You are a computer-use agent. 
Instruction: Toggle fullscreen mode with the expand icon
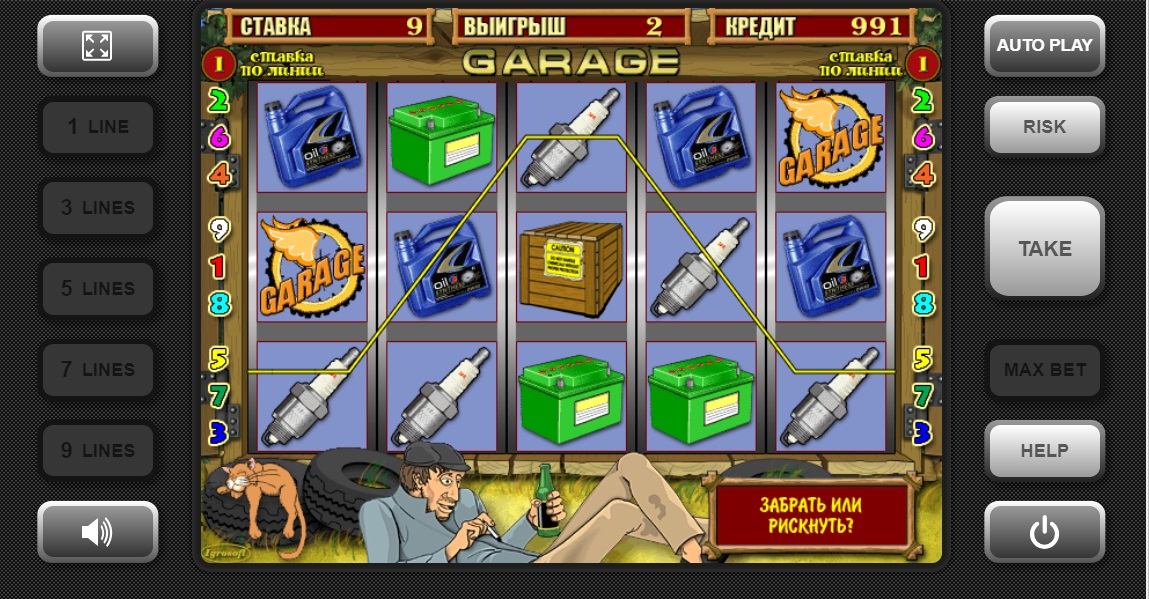pos(97,45)
